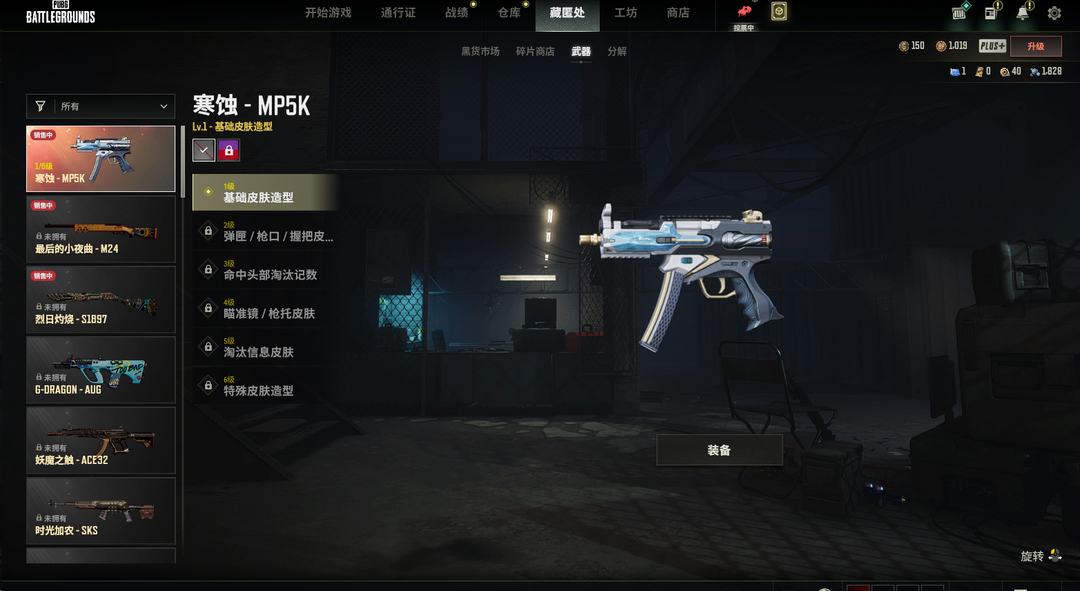This screenshot has width=1080, height=591.
Task: Select the 分解 sub-tab
Action: 617,51
